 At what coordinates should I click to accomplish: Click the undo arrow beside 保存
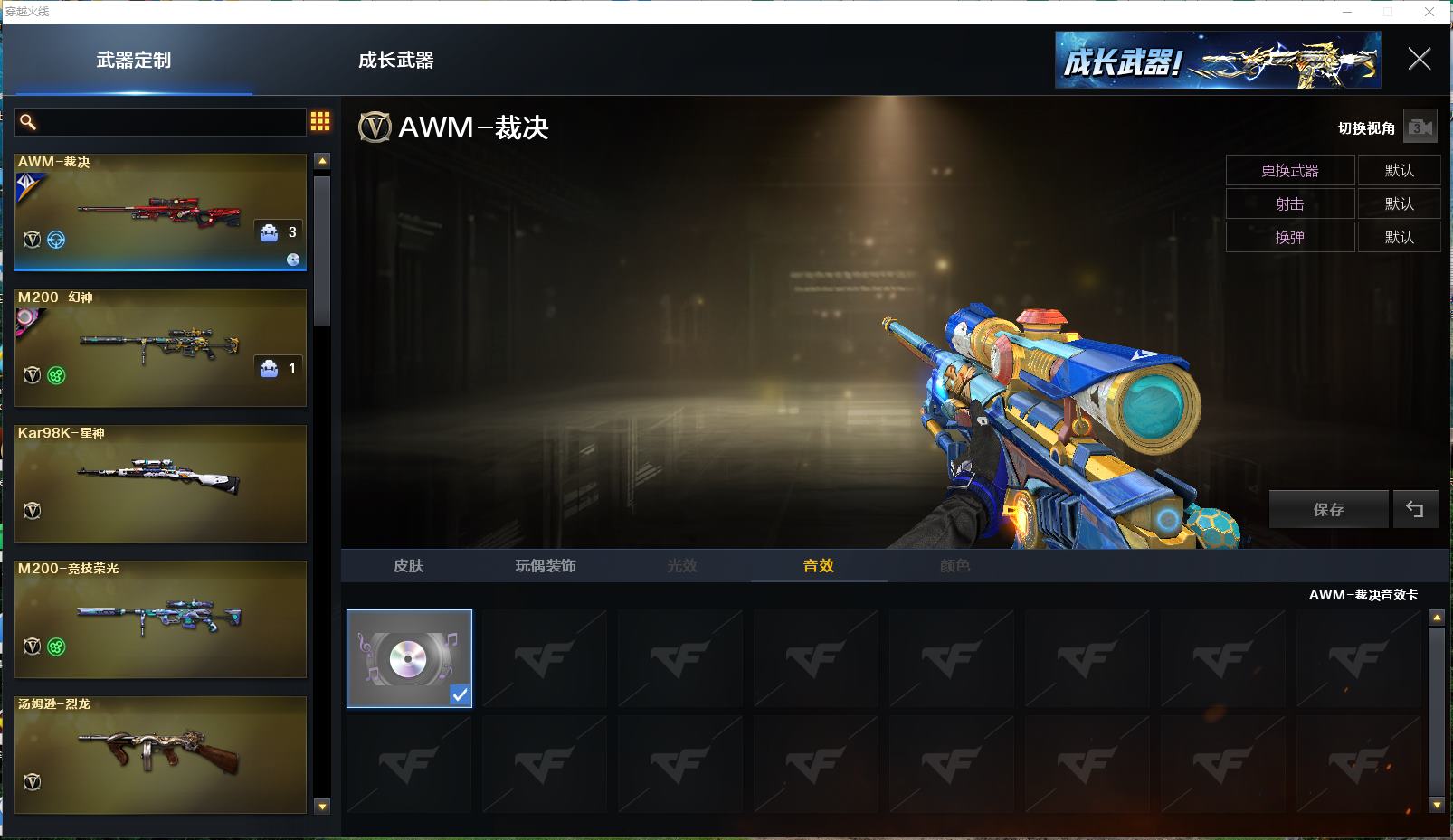[1415, 510]
